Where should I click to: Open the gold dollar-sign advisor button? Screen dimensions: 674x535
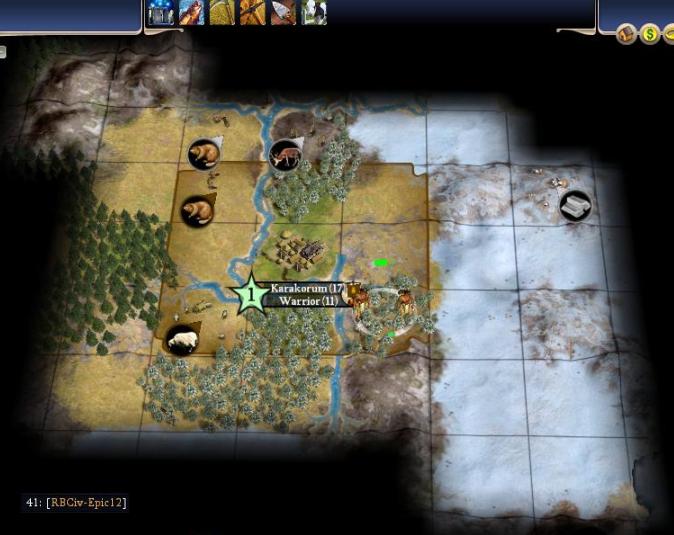point(649,35)
